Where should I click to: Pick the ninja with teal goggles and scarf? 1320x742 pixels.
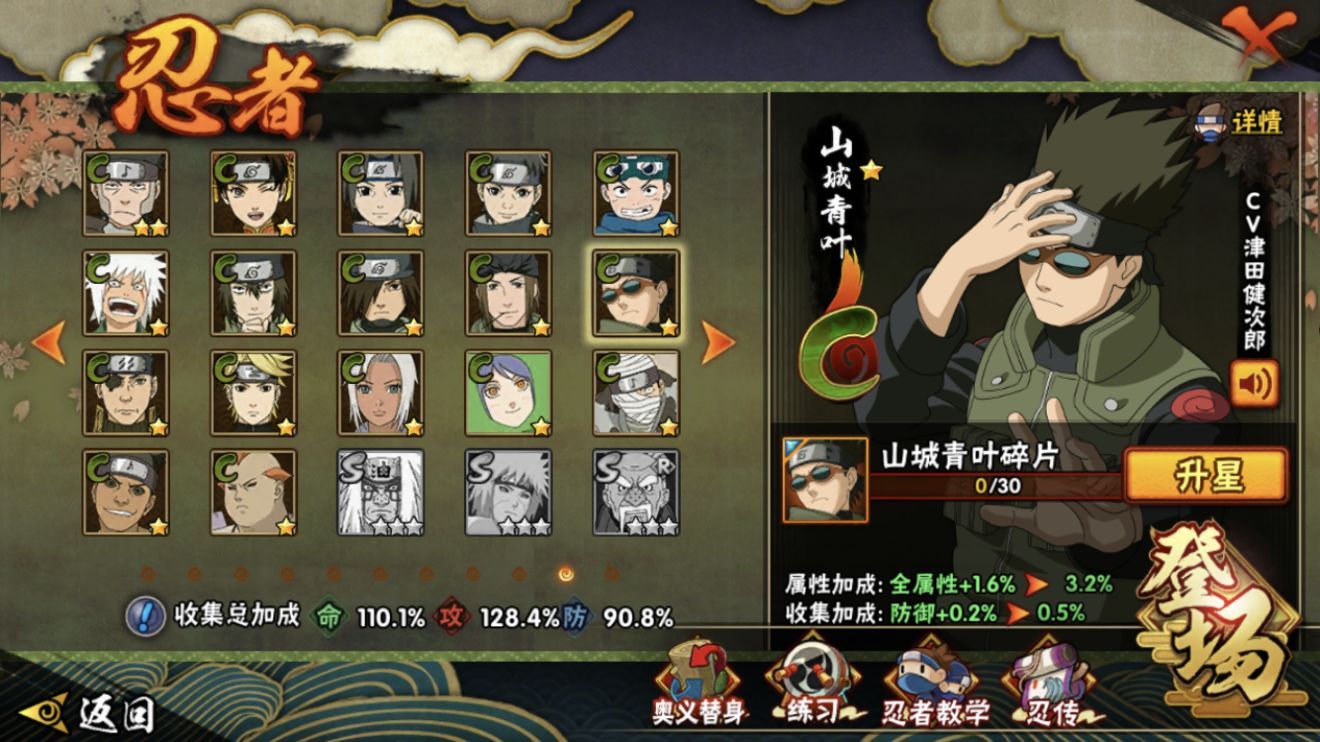point(636,193)
